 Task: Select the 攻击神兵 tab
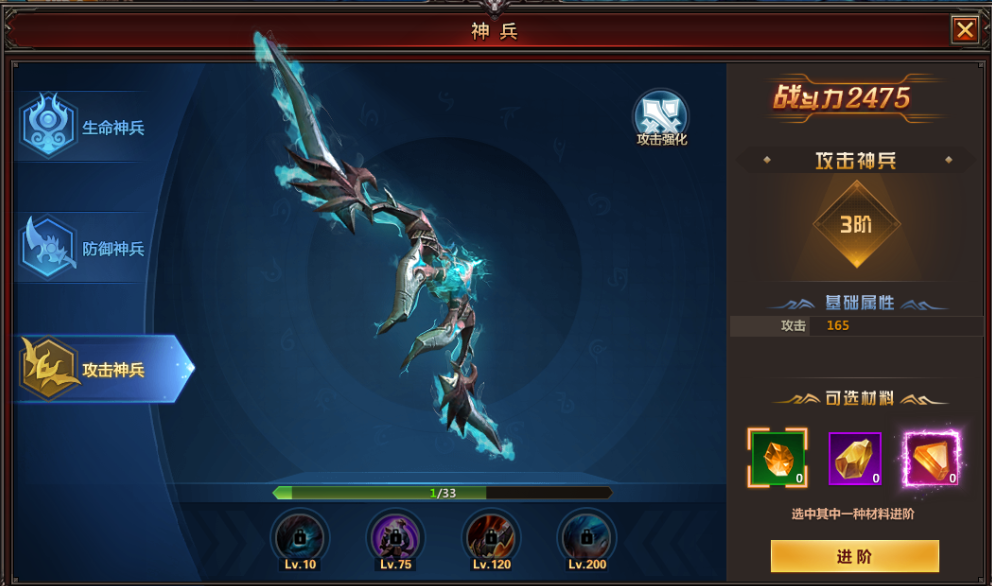[x=100, y=369]
